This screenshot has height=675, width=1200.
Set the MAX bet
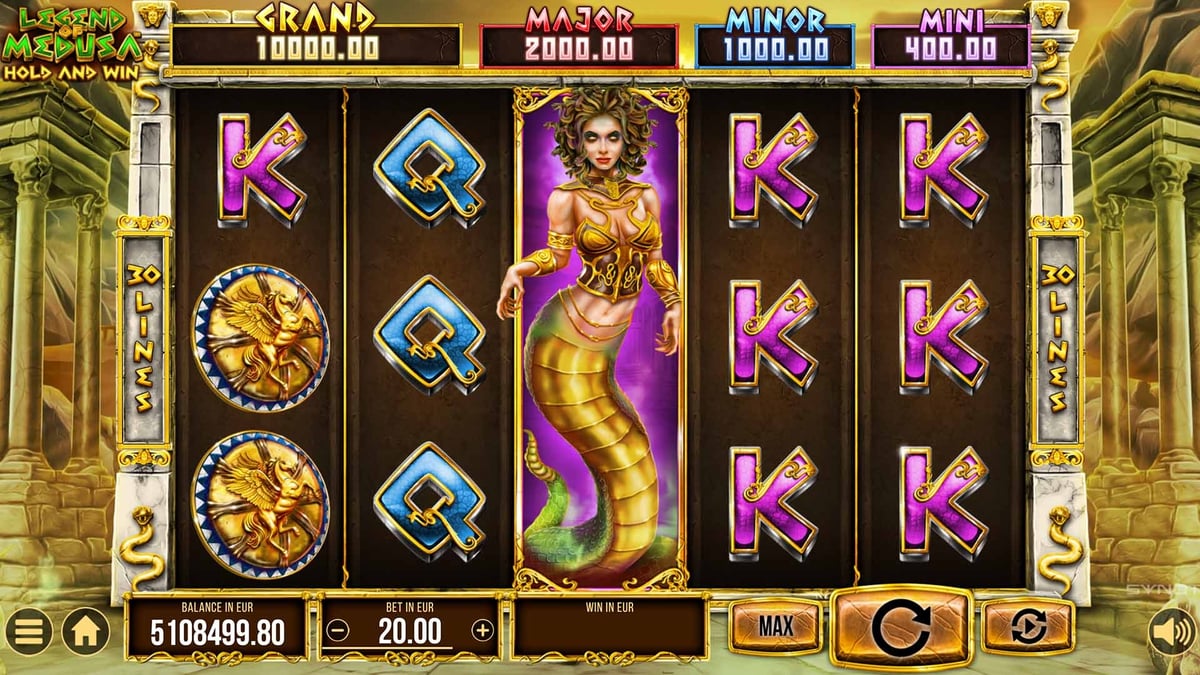tap(775, 627)
